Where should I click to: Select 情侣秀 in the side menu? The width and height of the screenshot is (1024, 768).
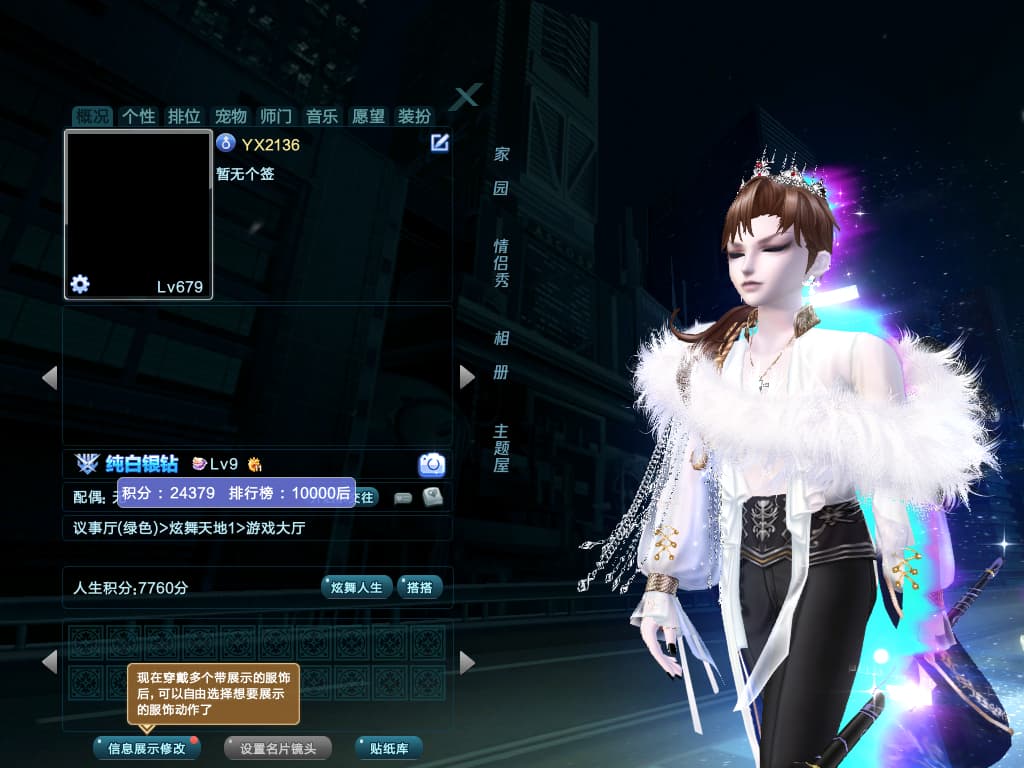click(501, 263)
